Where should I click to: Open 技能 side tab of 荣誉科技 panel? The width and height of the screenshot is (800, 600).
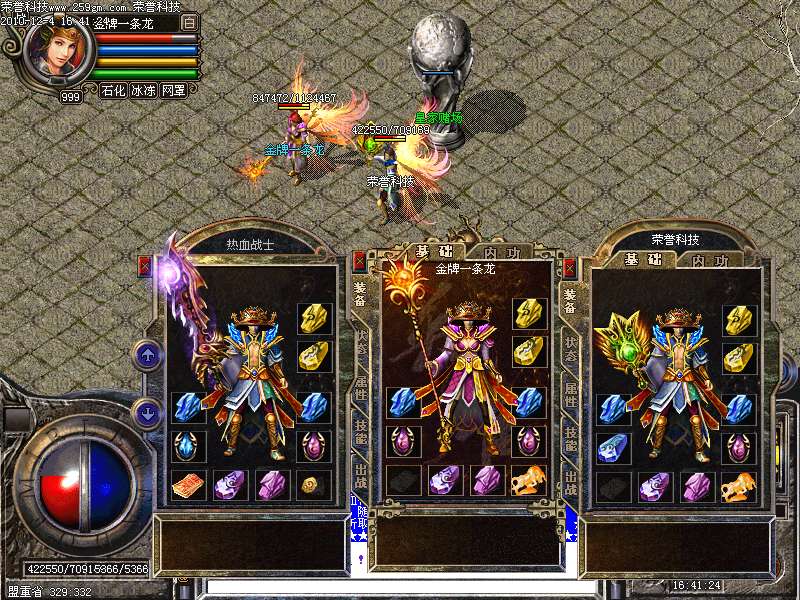click(x=571, y=437)
